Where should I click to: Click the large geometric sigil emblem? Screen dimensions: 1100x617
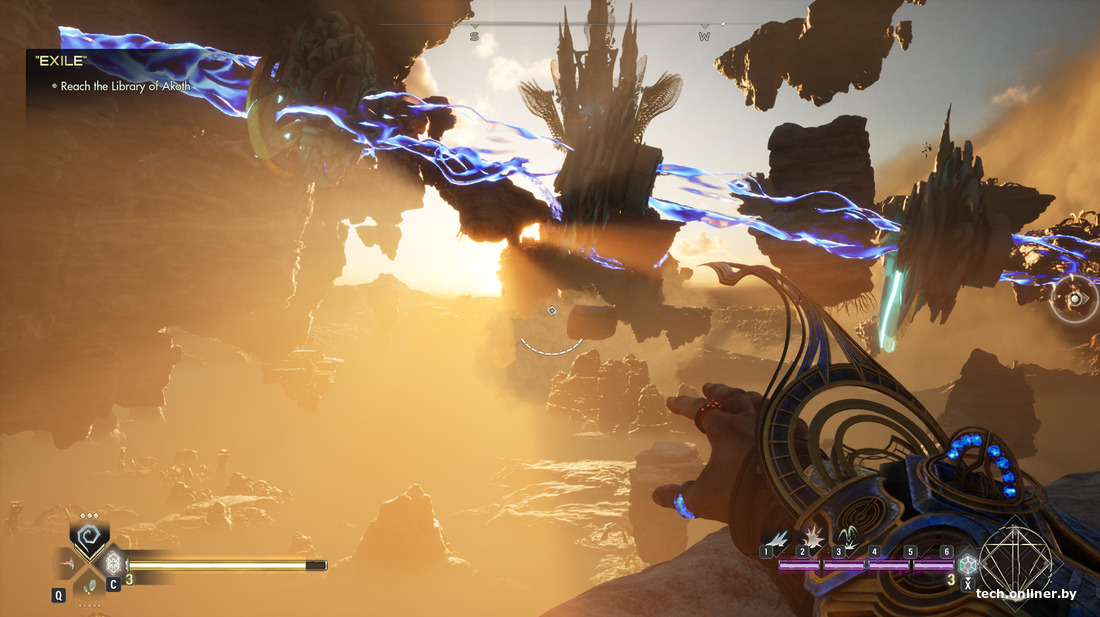[1015, 560]
